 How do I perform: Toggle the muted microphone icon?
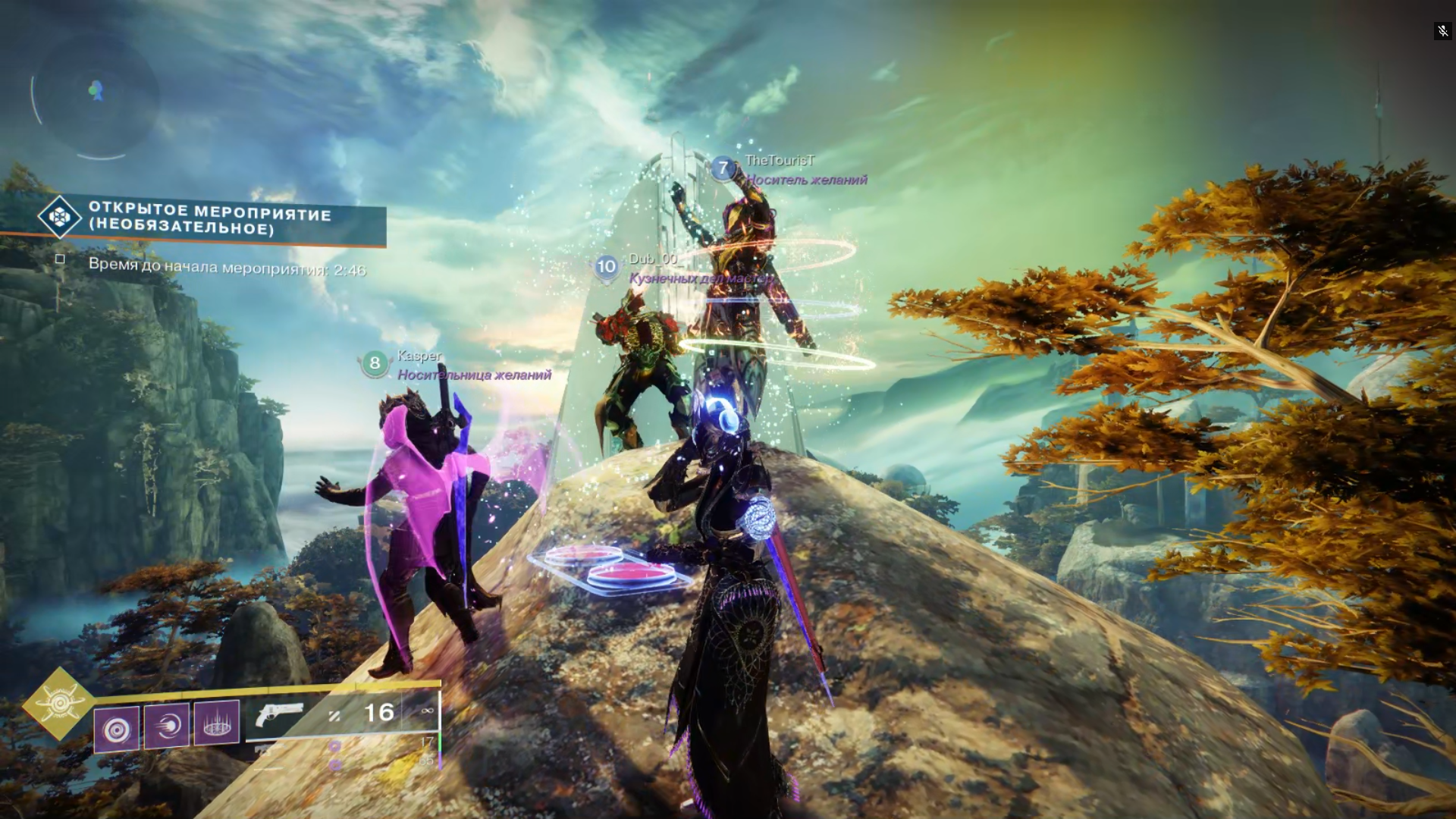click(x=1442, y=31)
